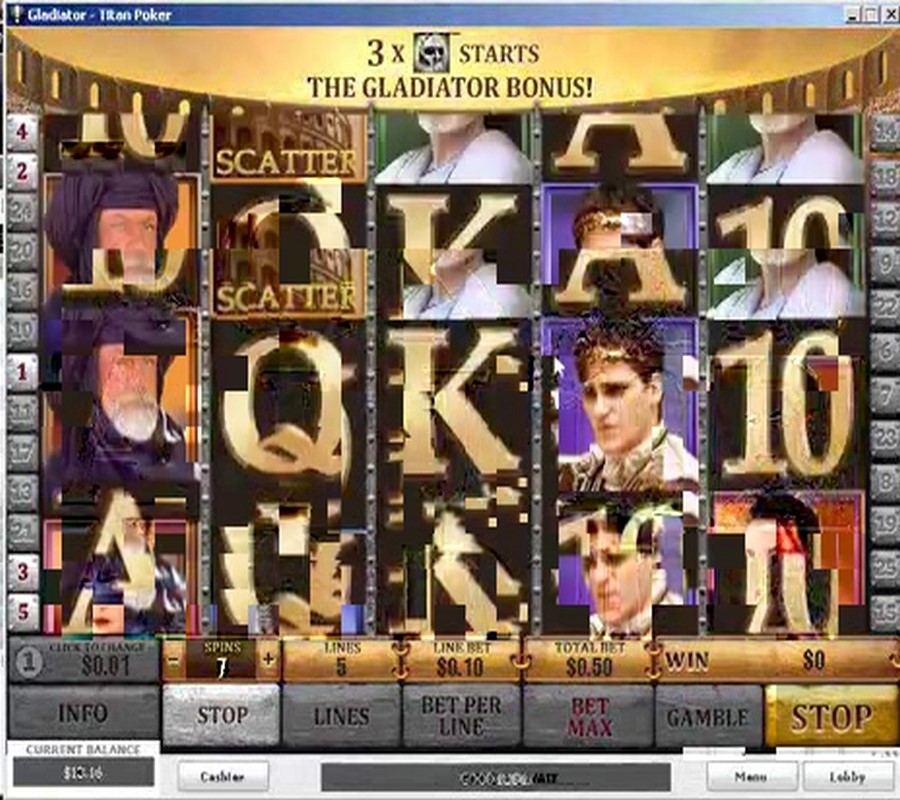Open the Menu button

point(752,776)
